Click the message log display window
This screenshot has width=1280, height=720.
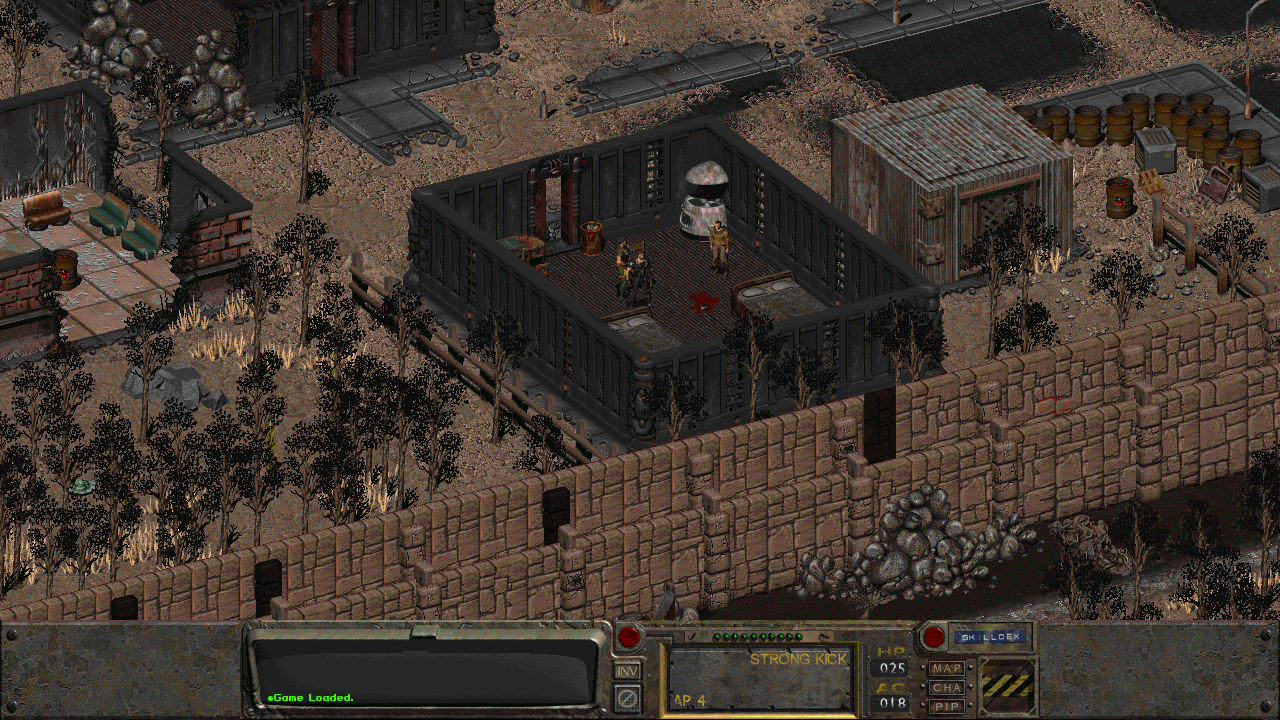tap(425, 671)
